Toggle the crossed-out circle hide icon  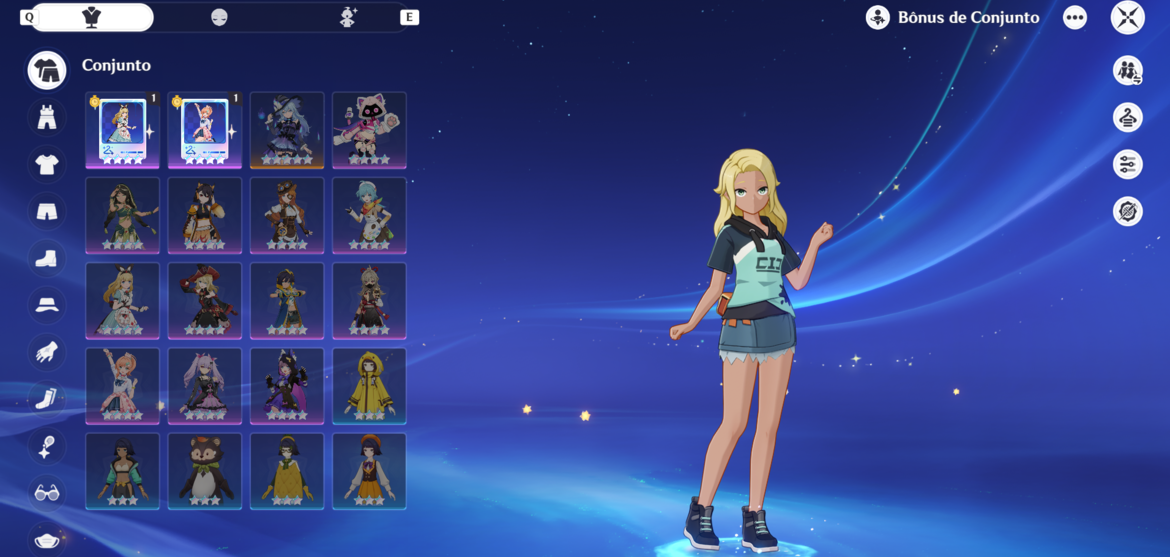coord(1127,211)
